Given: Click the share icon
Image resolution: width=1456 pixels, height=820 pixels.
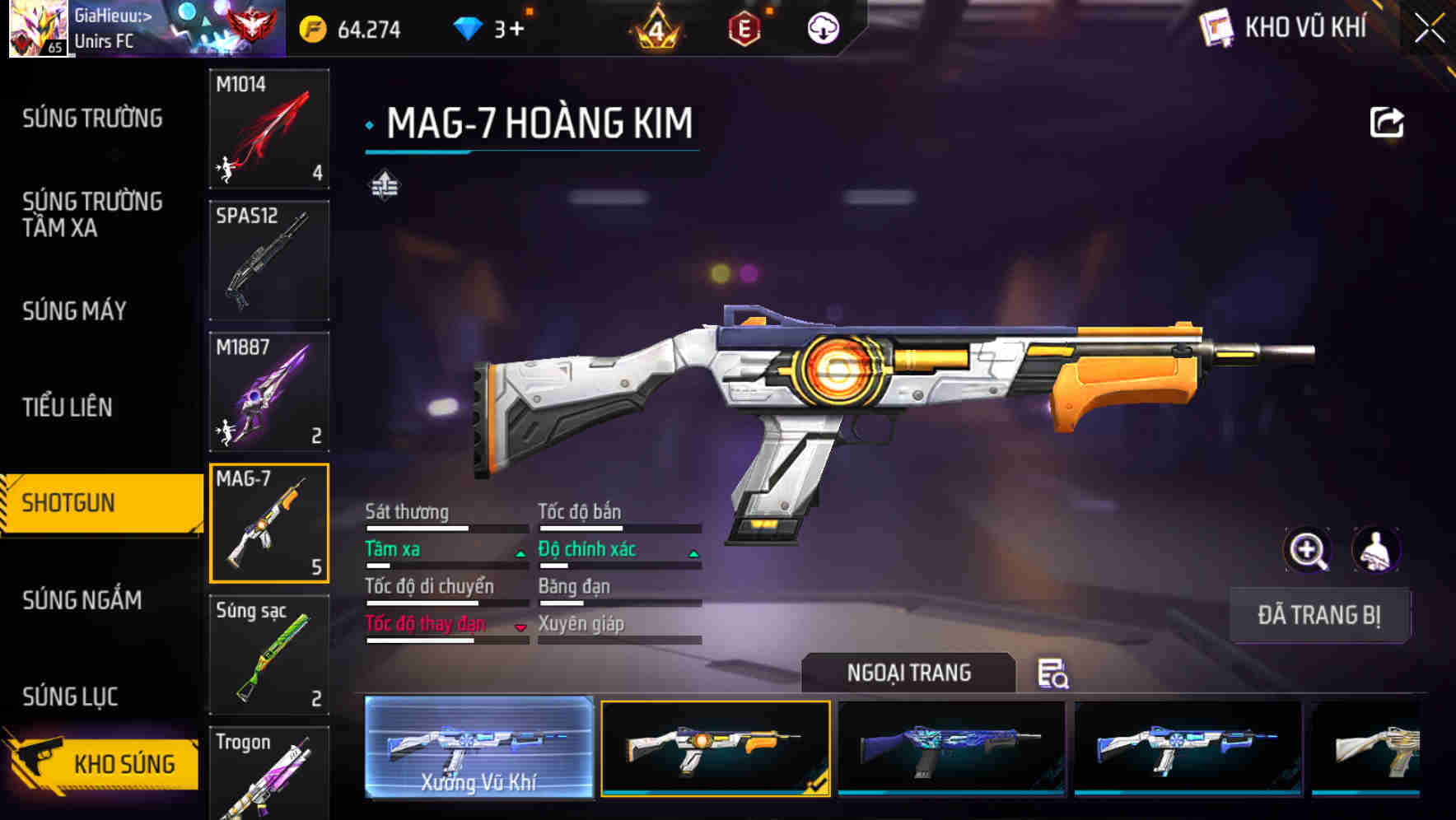Looking at the screenshot, I should tap(1386, 123).
